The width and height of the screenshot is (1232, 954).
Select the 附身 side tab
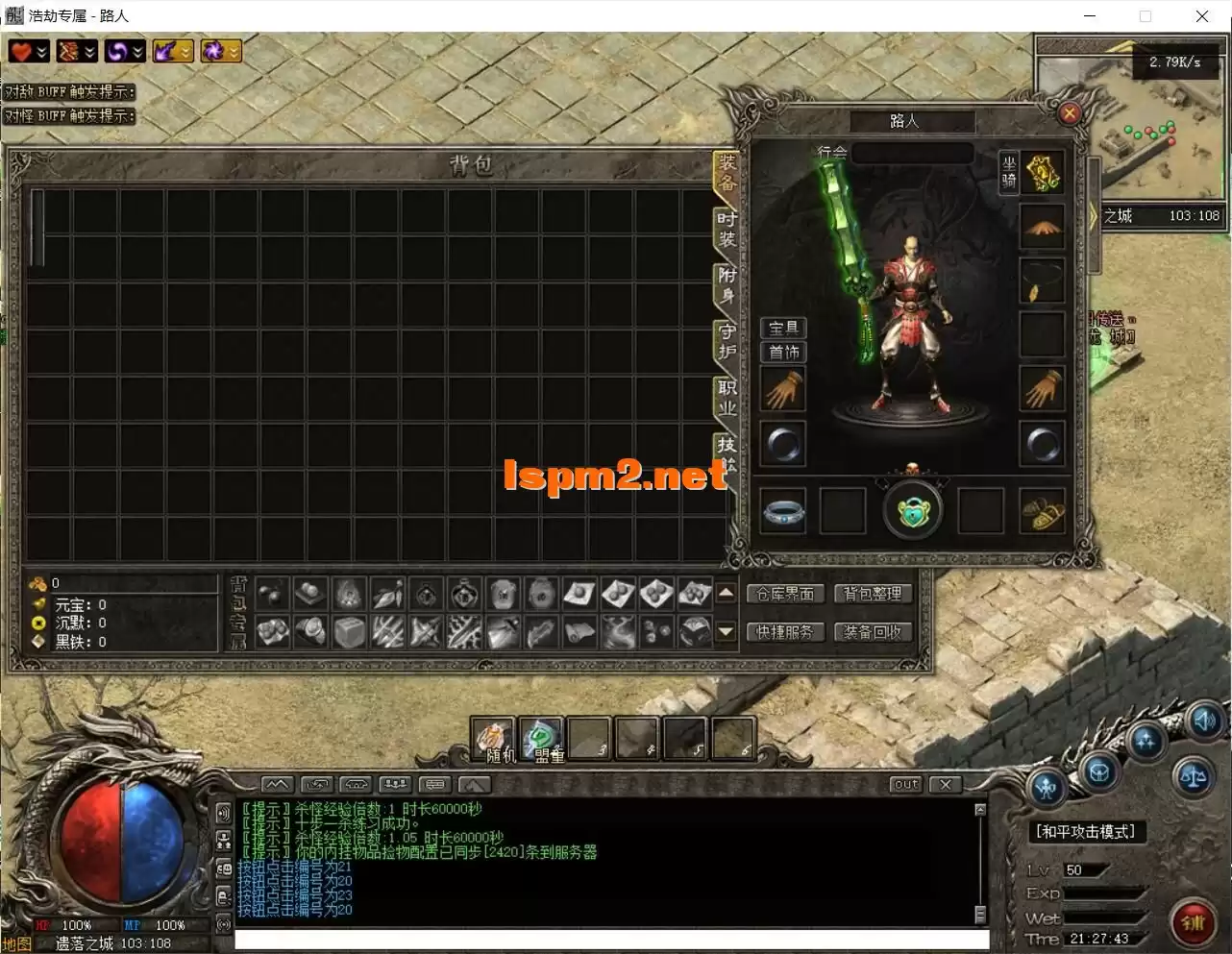coord(727,285)
